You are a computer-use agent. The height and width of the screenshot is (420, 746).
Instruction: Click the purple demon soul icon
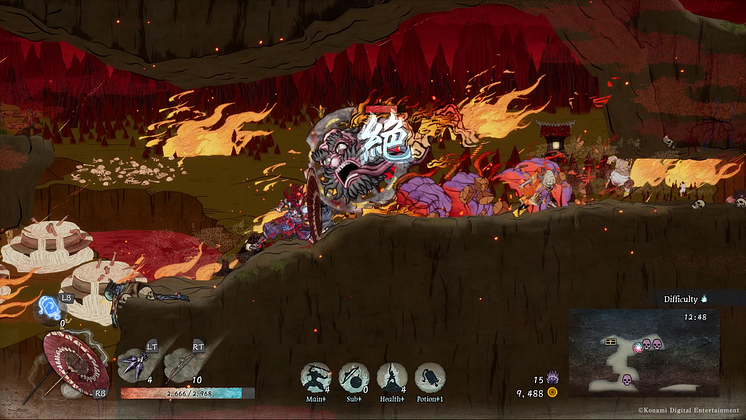(551, 379)
